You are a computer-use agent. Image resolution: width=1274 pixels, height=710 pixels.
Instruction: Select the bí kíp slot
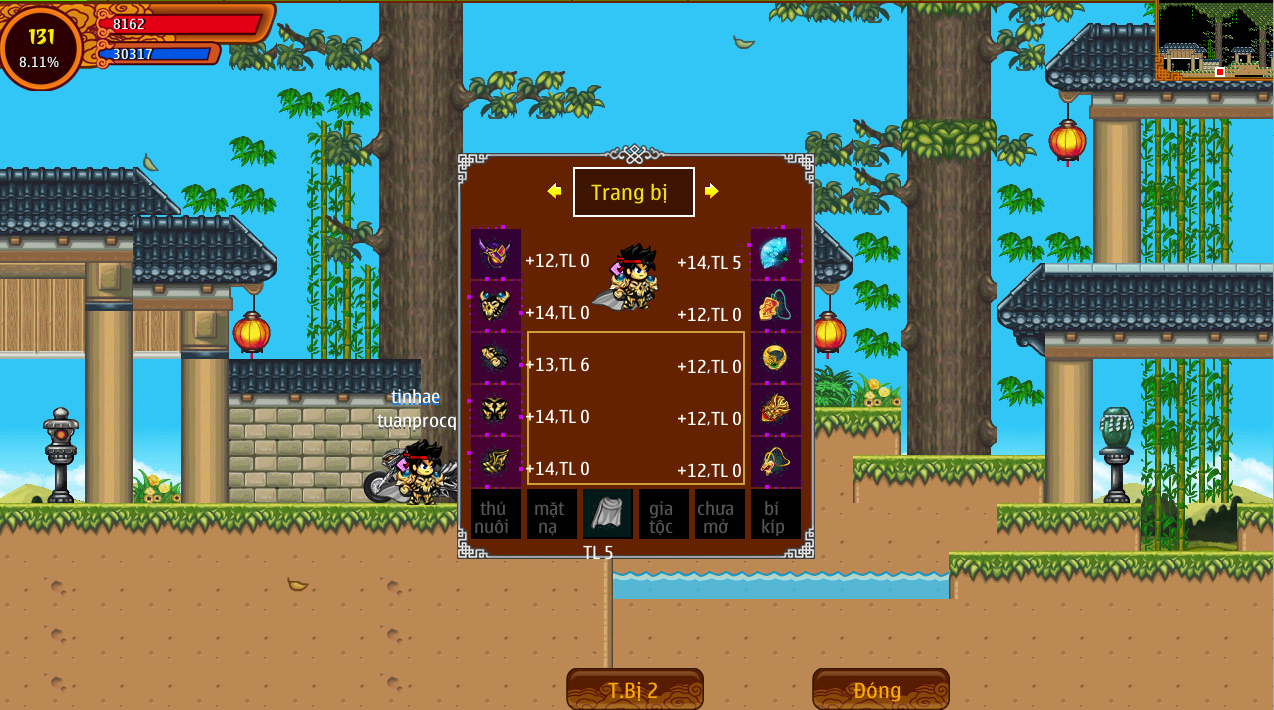point(776,514)
